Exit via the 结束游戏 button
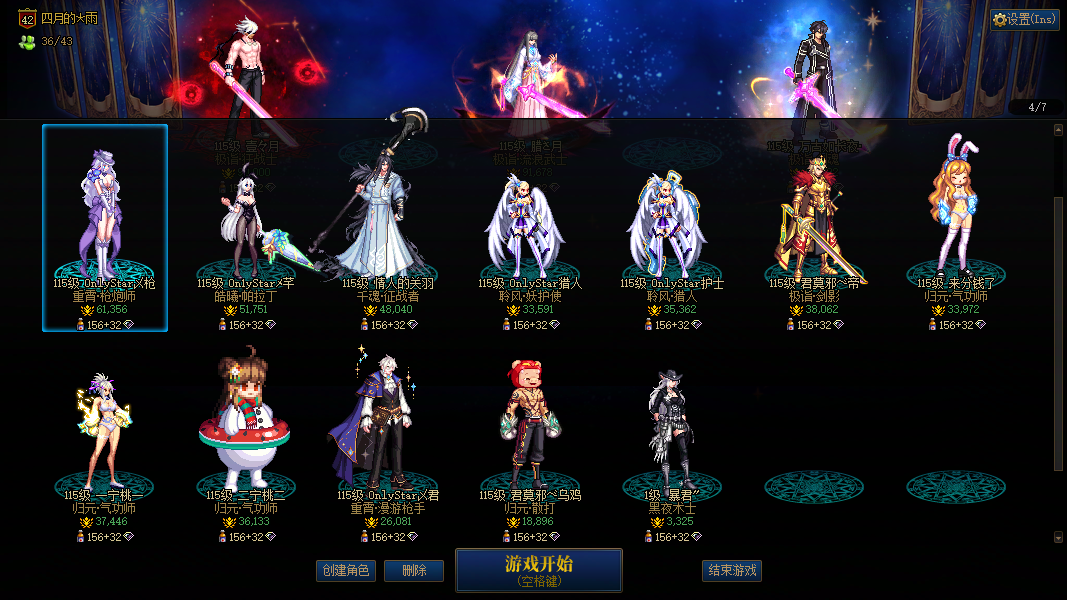1067x600 pixels. [732, 571]
